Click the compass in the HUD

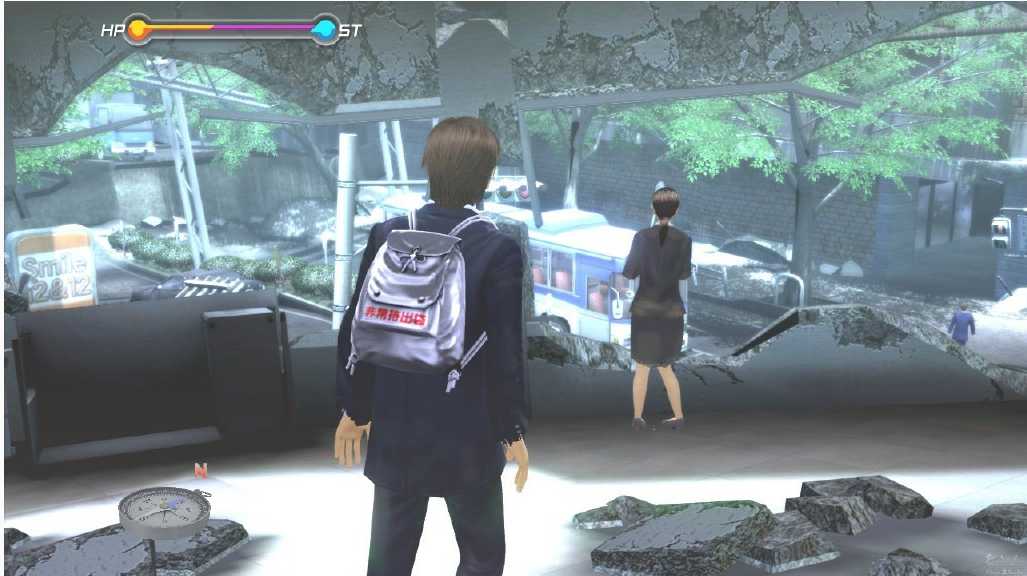pos(164,510)
